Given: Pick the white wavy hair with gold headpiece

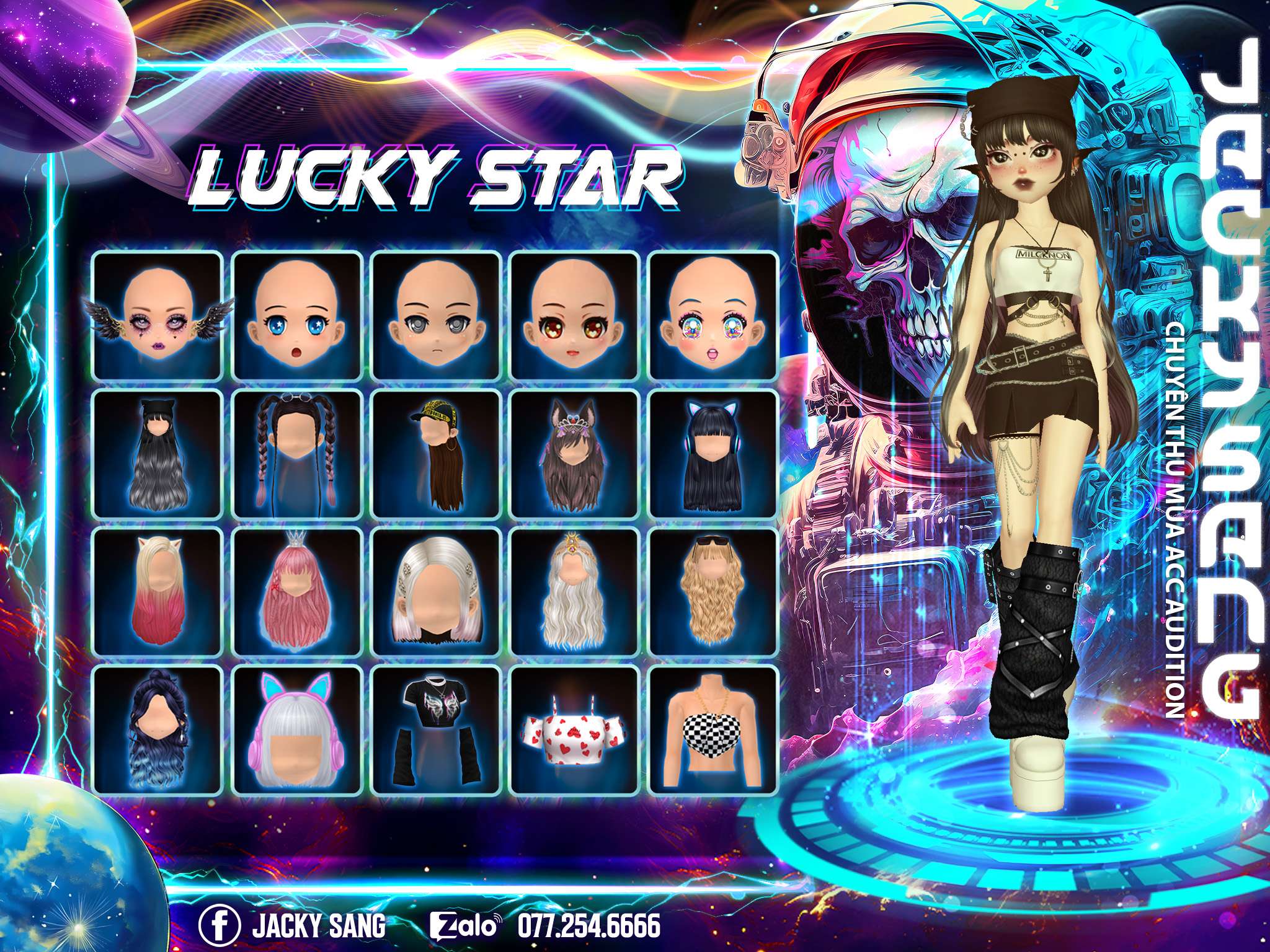Looking at the screenshot, I should (575, 592).
